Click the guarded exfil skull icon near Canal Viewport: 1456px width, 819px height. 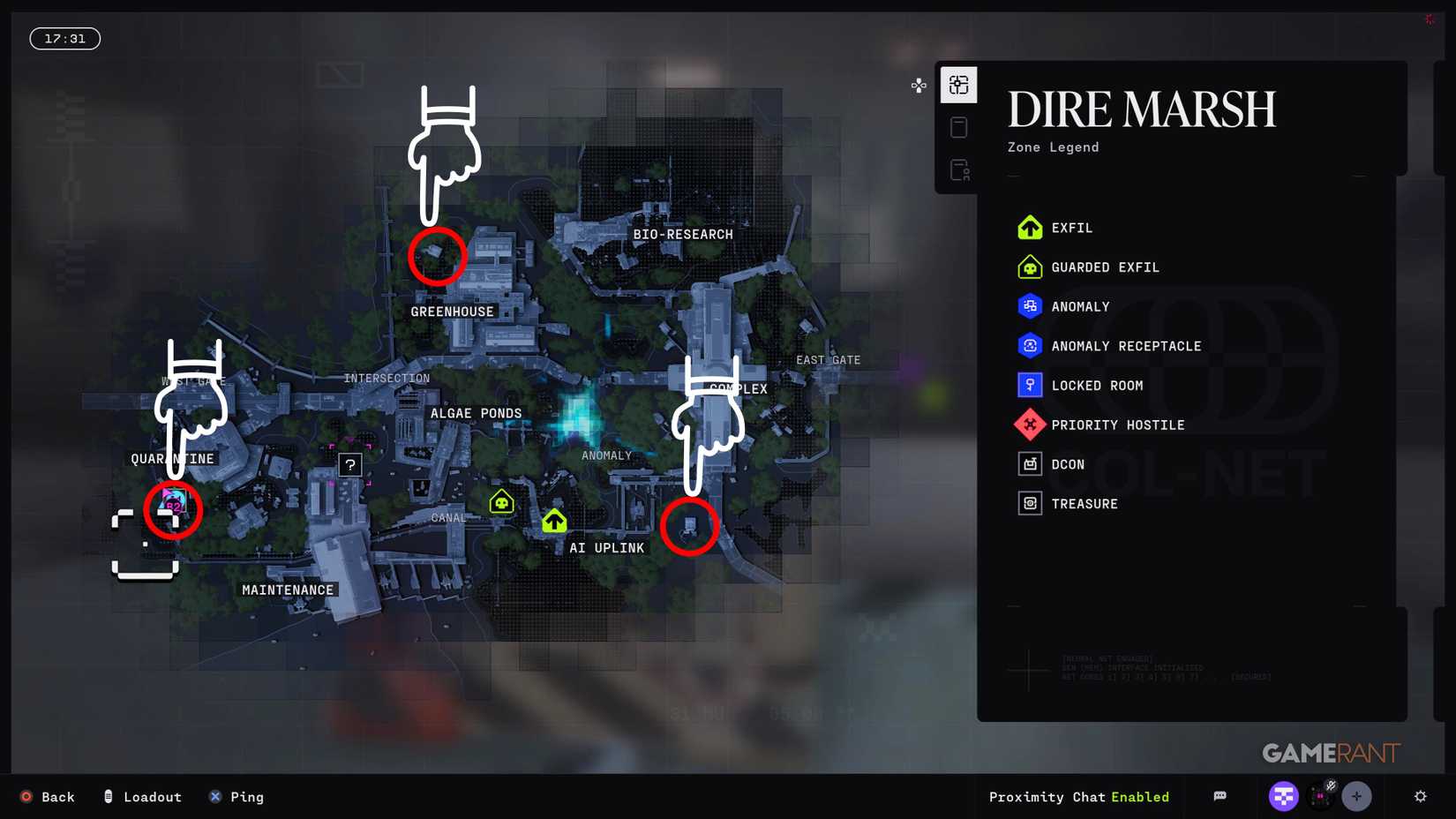(x=501, y=501)
